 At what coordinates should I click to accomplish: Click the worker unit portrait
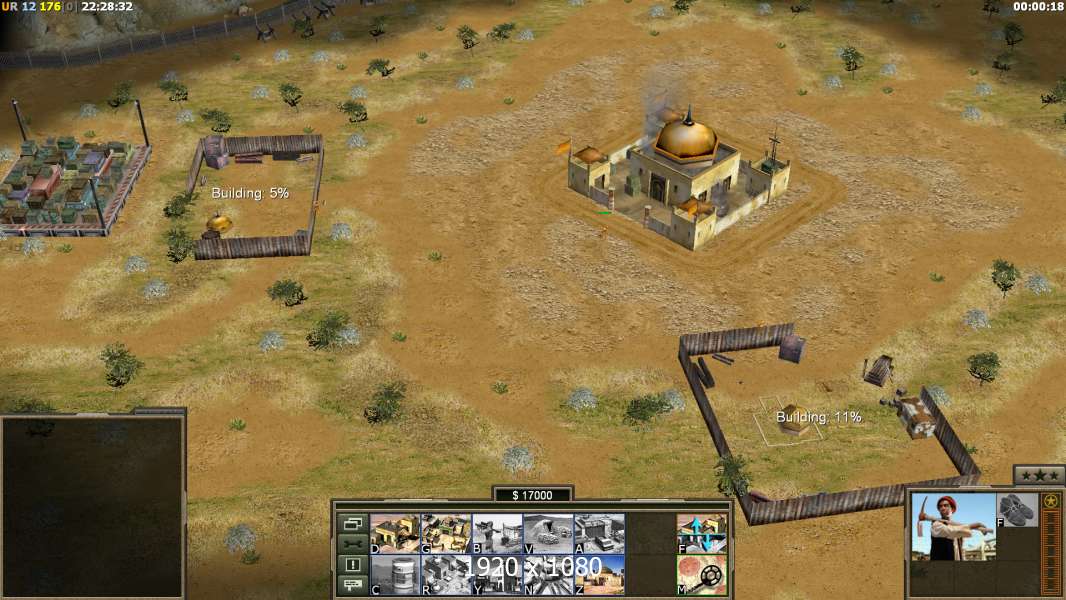953,526
